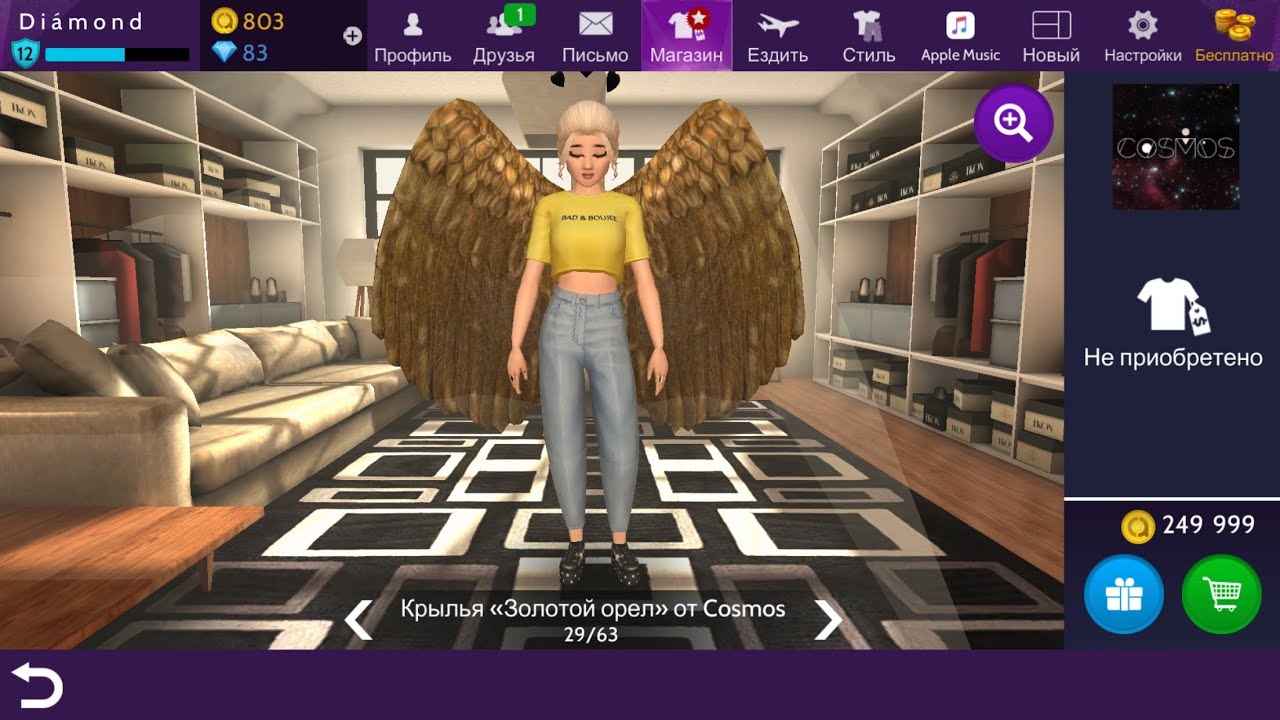Image resolution: width=1280 pixels, height=720 pixels.
Task: Show the previous shop item
Action: pos(359,620)
